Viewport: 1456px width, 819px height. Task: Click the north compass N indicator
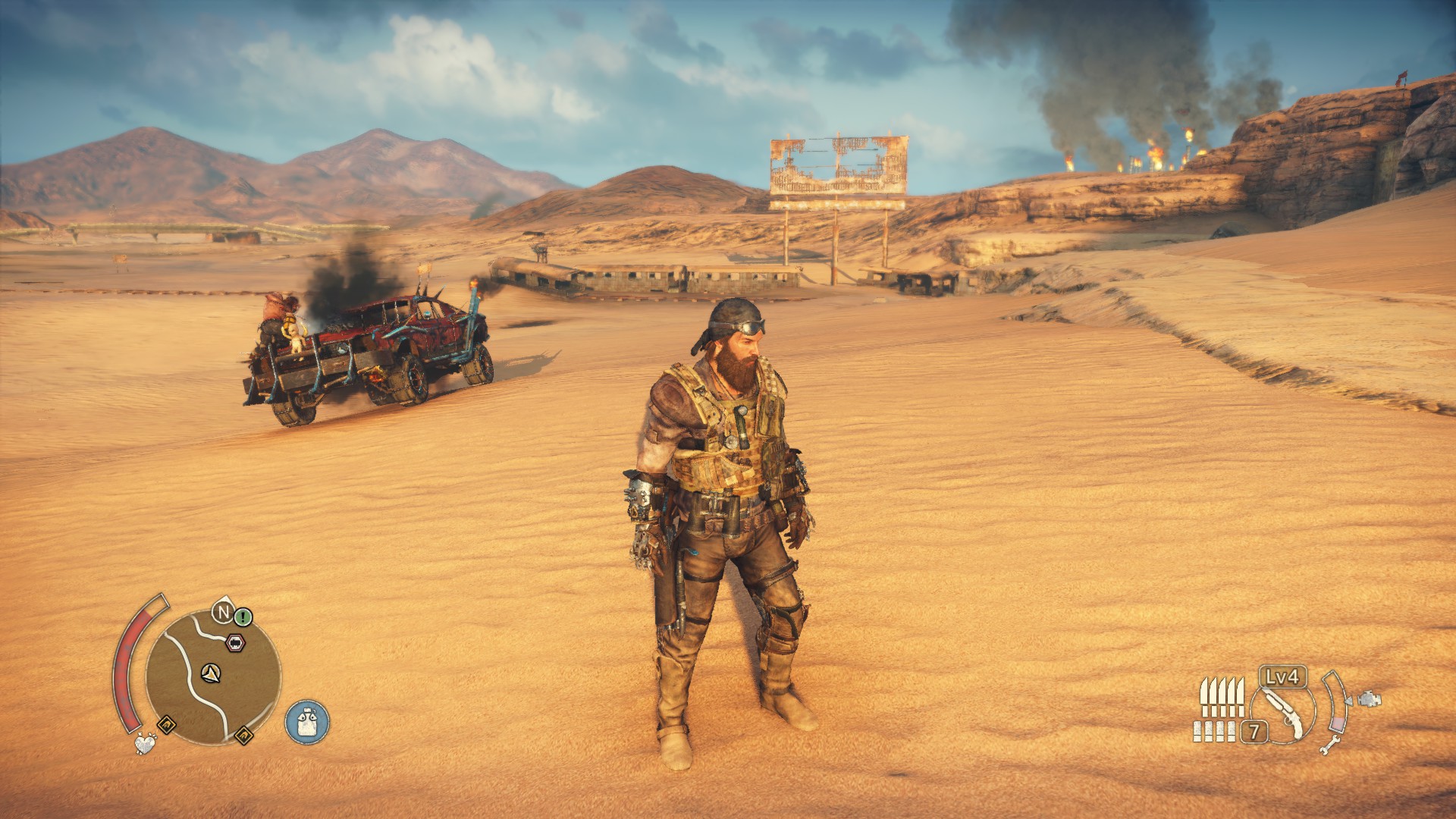[223, 611]
